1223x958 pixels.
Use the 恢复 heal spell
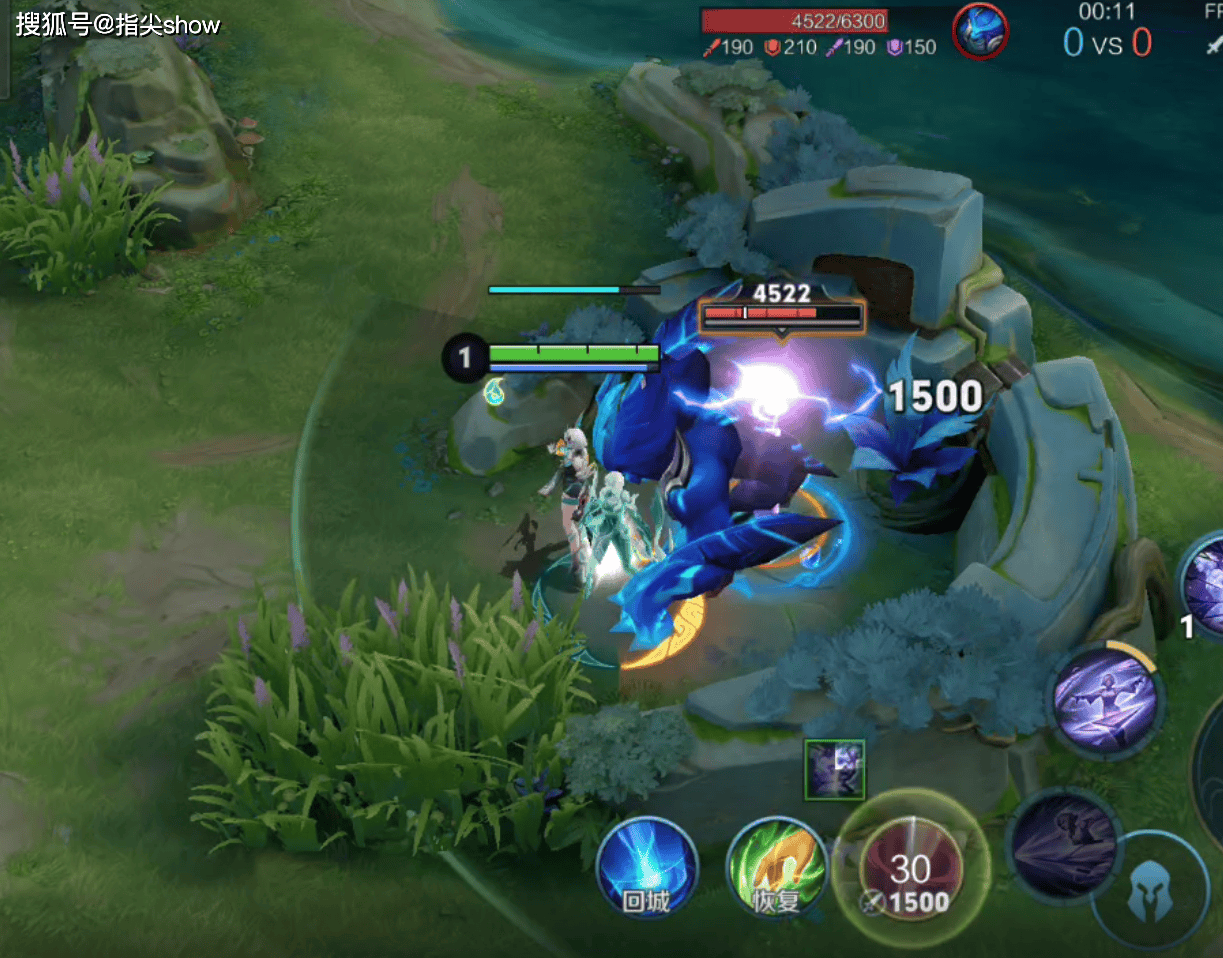click(776, 866)
